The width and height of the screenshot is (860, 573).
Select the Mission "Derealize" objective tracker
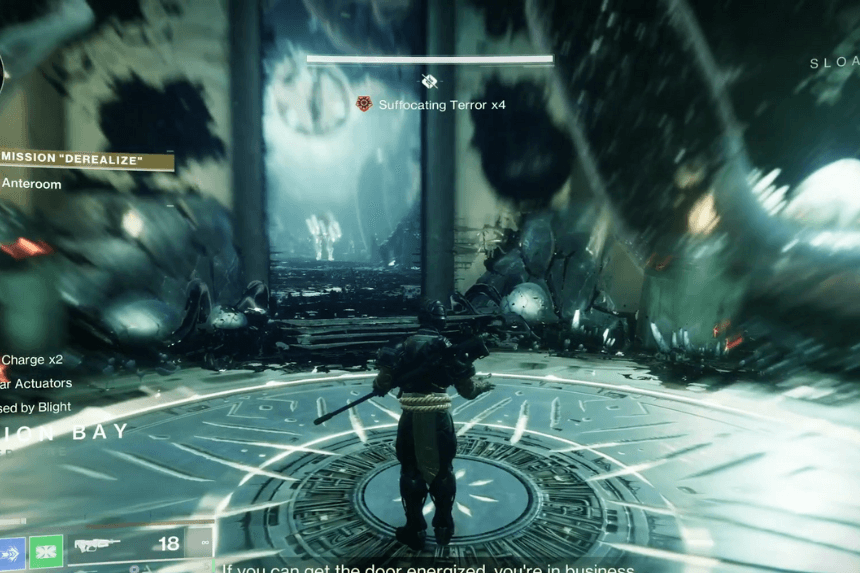(86, 161)
